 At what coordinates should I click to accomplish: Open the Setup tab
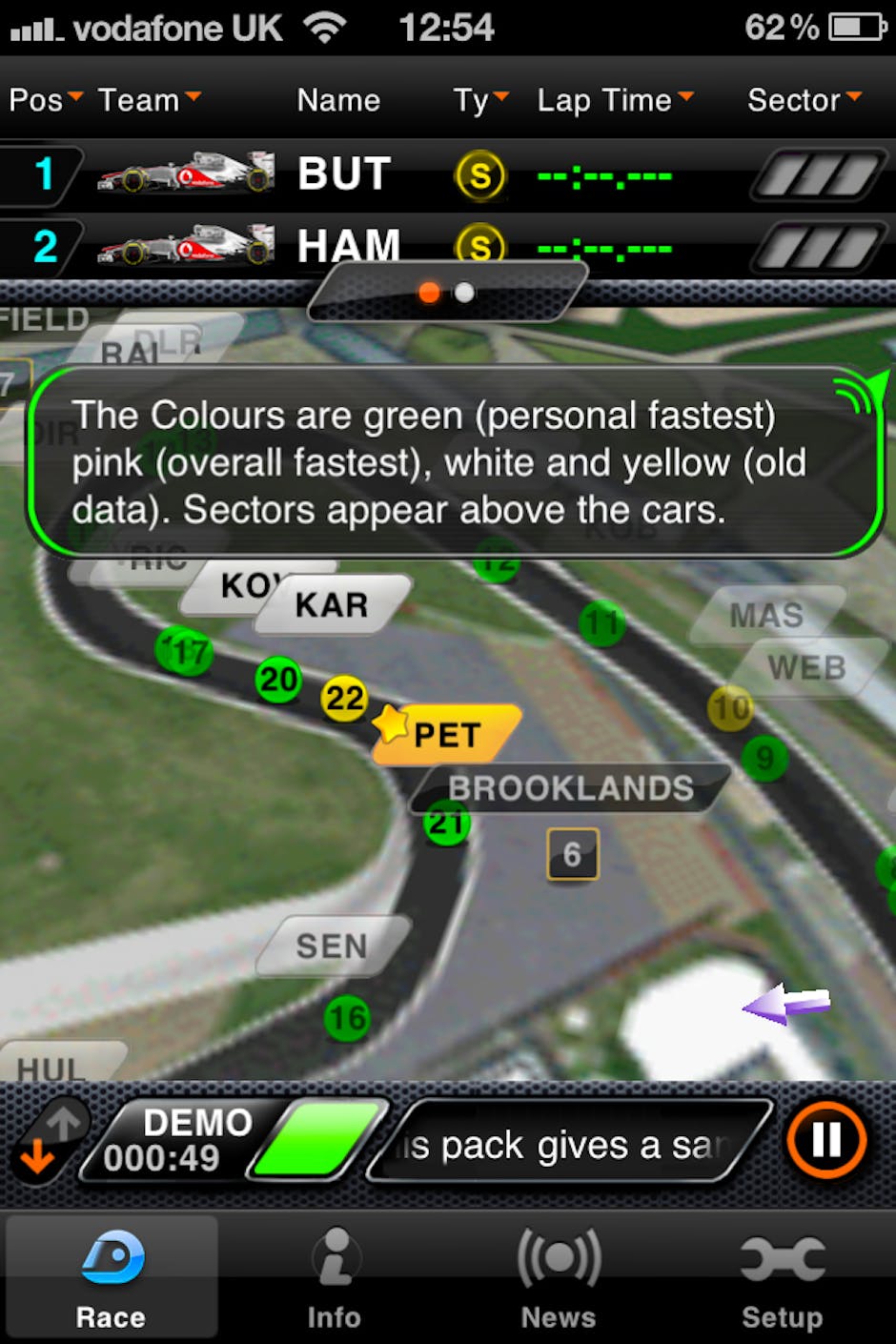(783, 1277)
